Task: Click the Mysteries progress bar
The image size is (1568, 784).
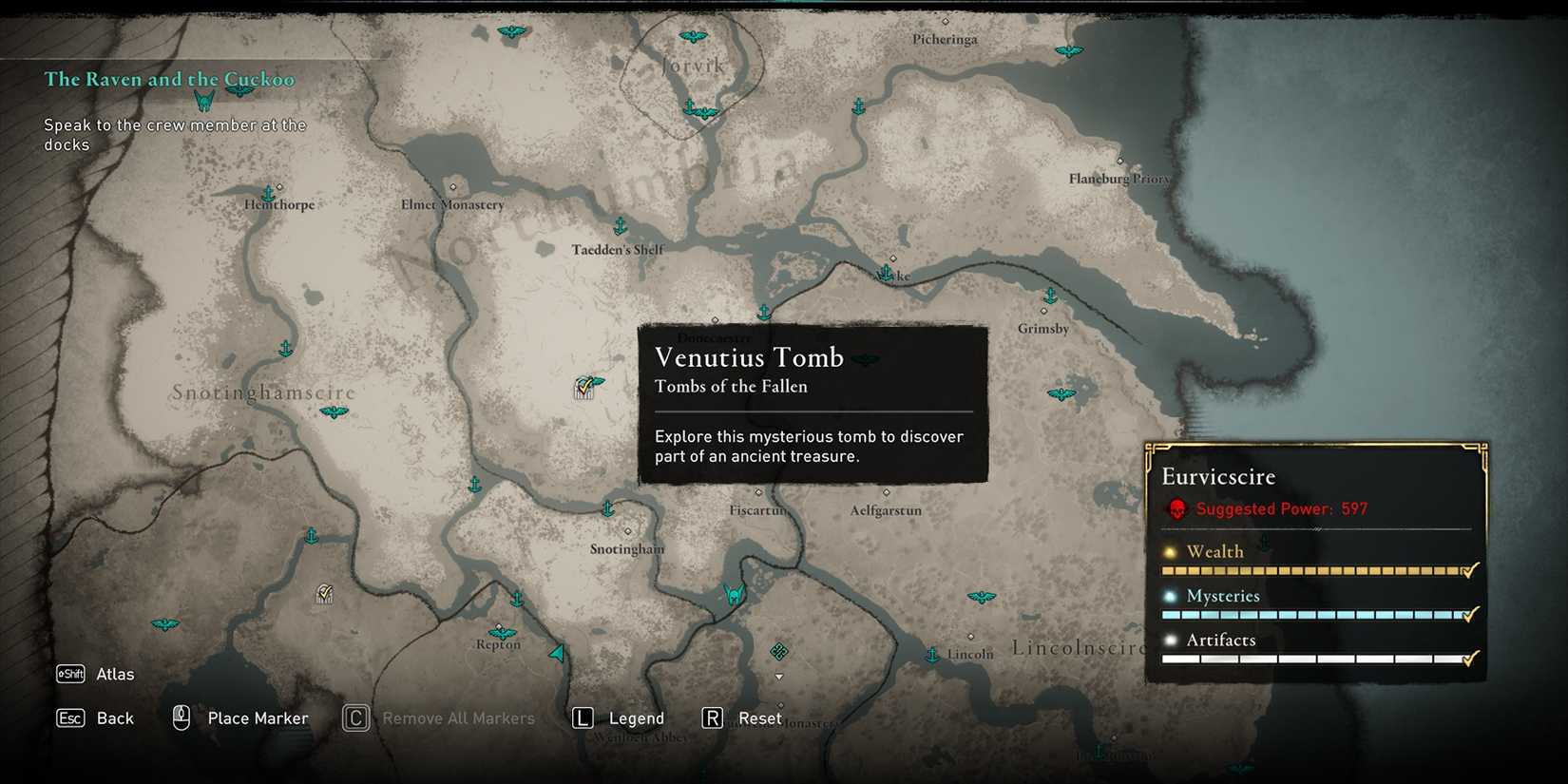Action: click(1311, 615)
